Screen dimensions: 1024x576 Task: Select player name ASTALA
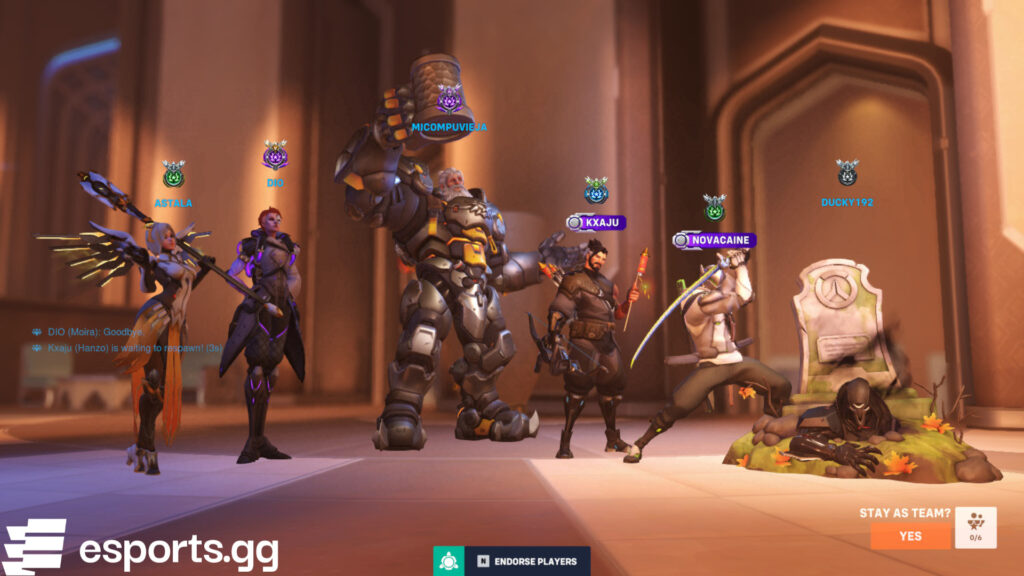(x=173, y=203)
